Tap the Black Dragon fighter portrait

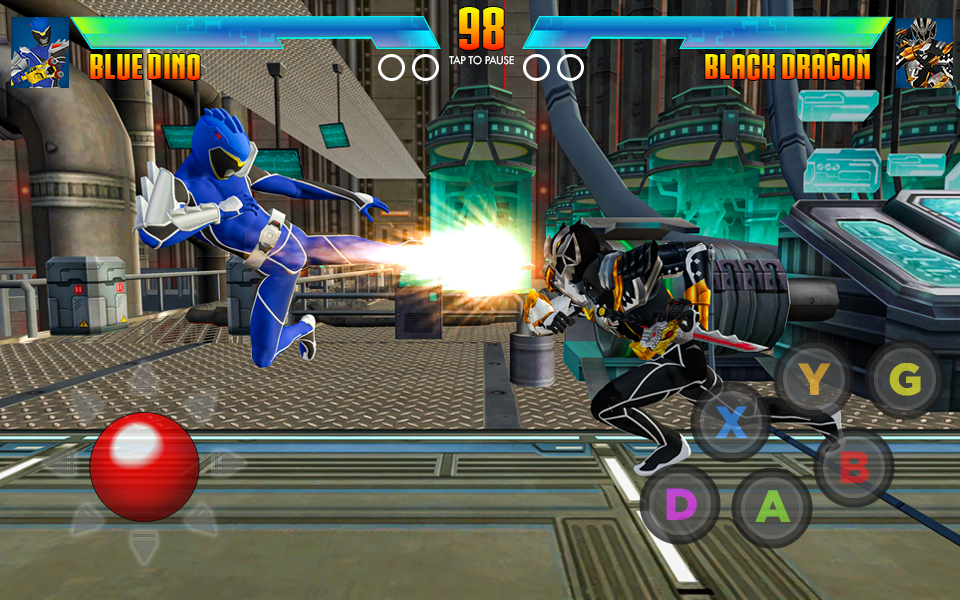pos(923,53)
